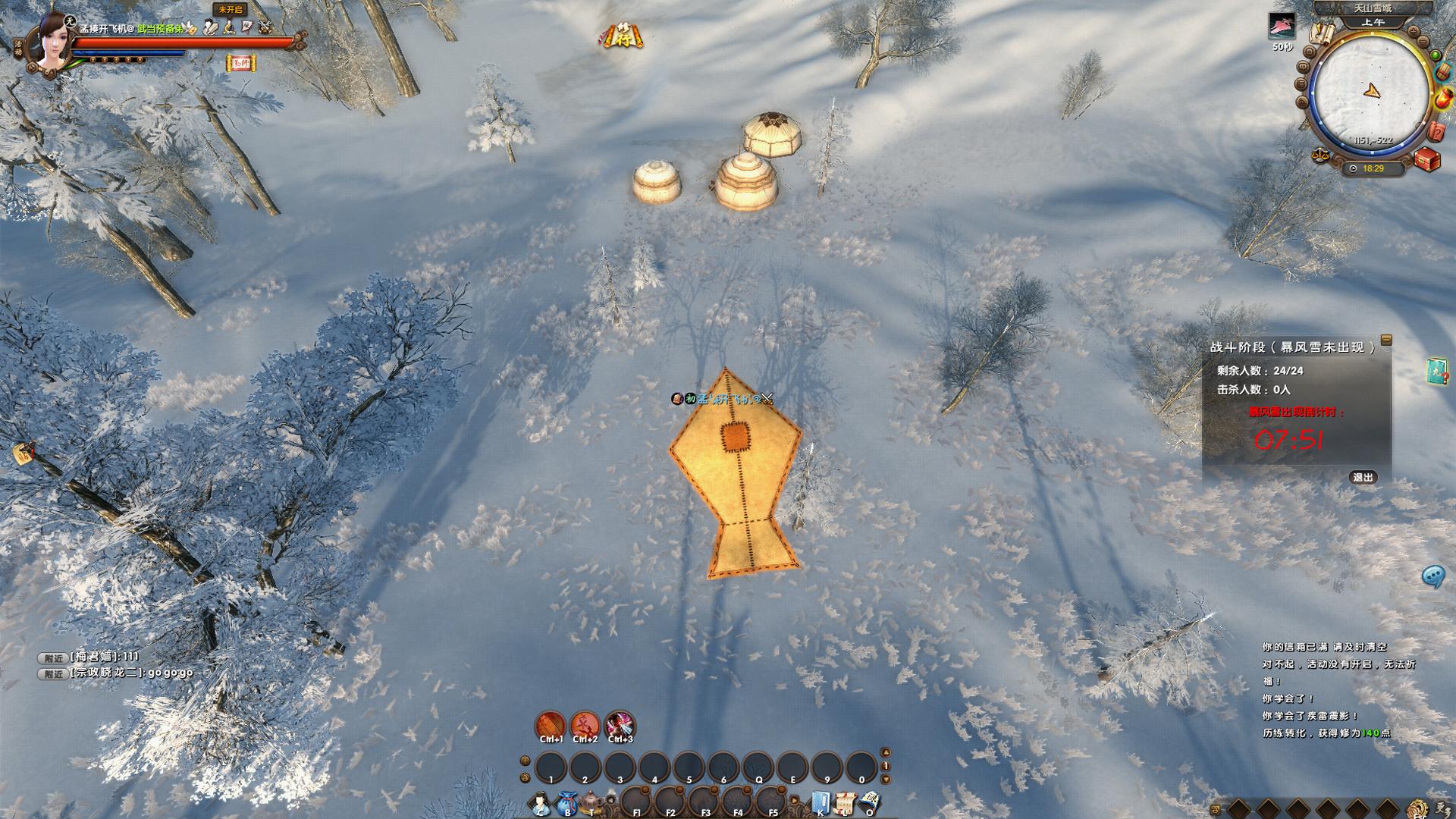Trigger the Ctrl+3 swordsman skill

pyautogui.click(x=620, y=726)
